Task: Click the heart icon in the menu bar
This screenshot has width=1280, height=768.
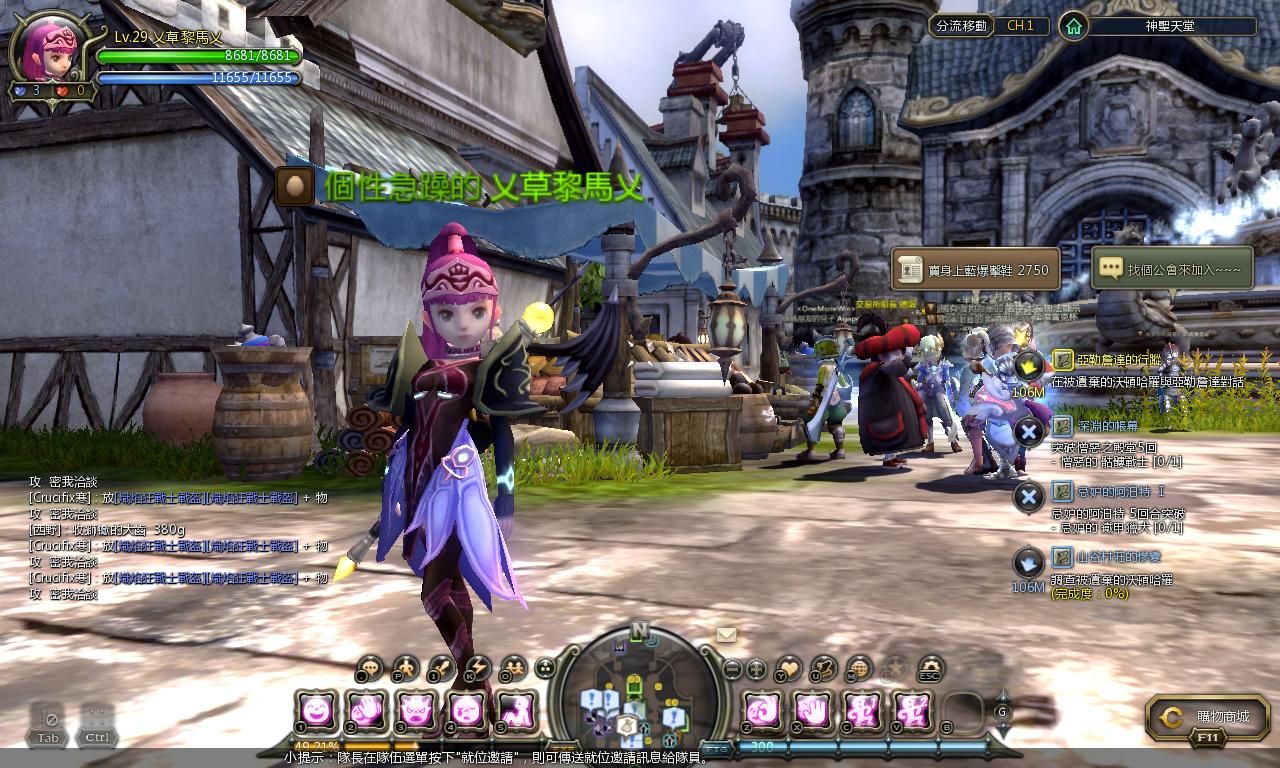Action: coord(789,668)
